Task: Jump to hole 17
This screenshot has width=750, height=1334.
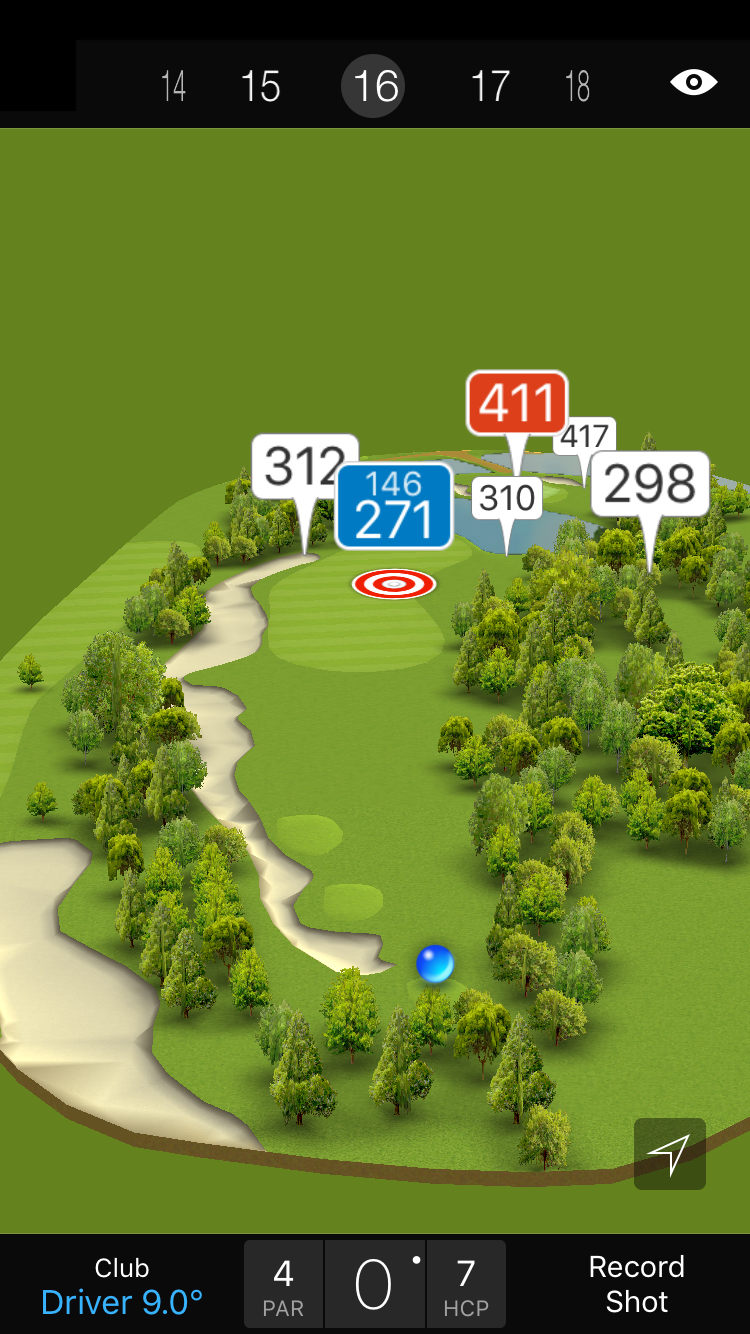Action: click(x=490, y=86)
